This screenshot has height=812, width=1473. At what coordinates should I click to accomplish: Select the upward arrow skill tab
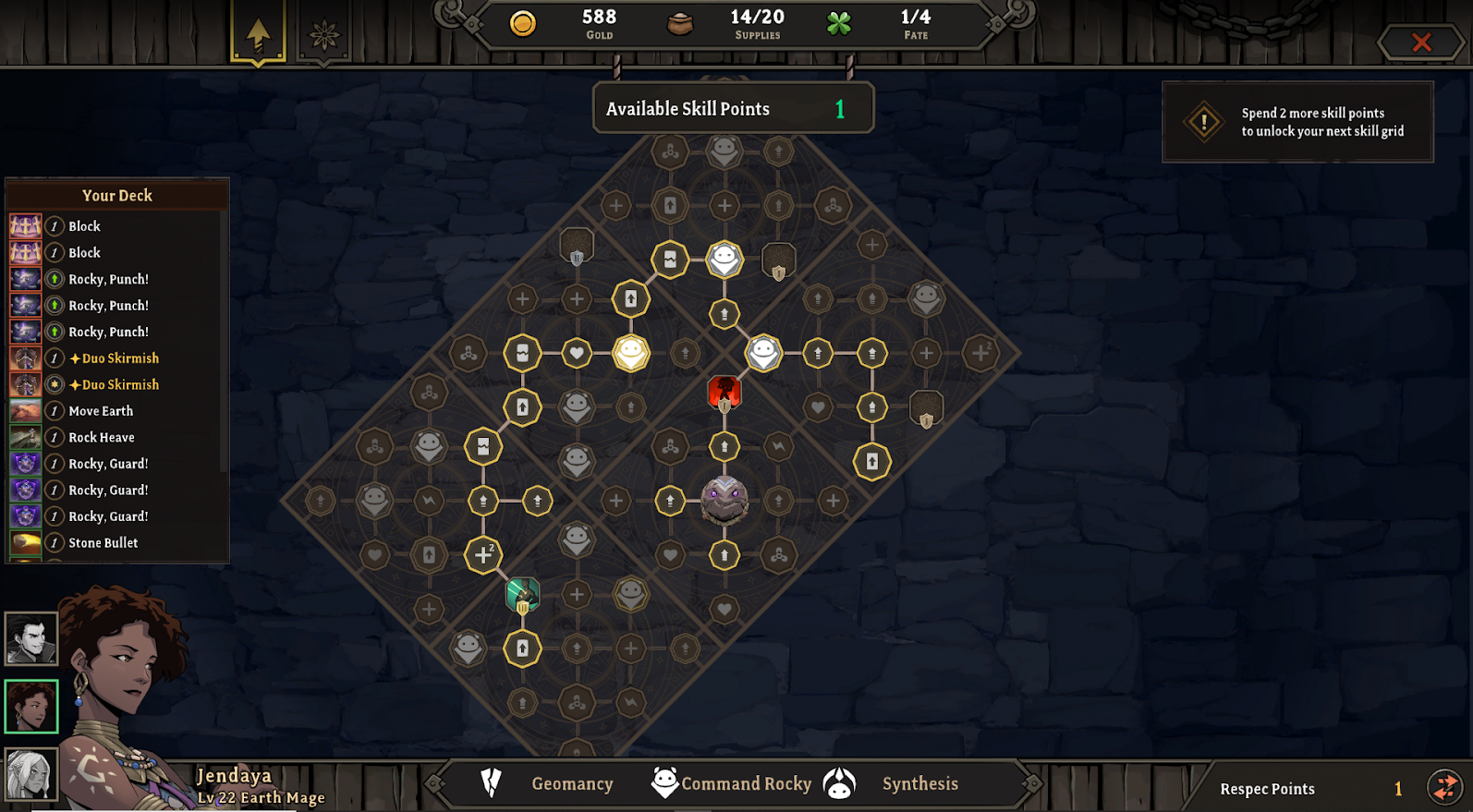pos(258,35)
